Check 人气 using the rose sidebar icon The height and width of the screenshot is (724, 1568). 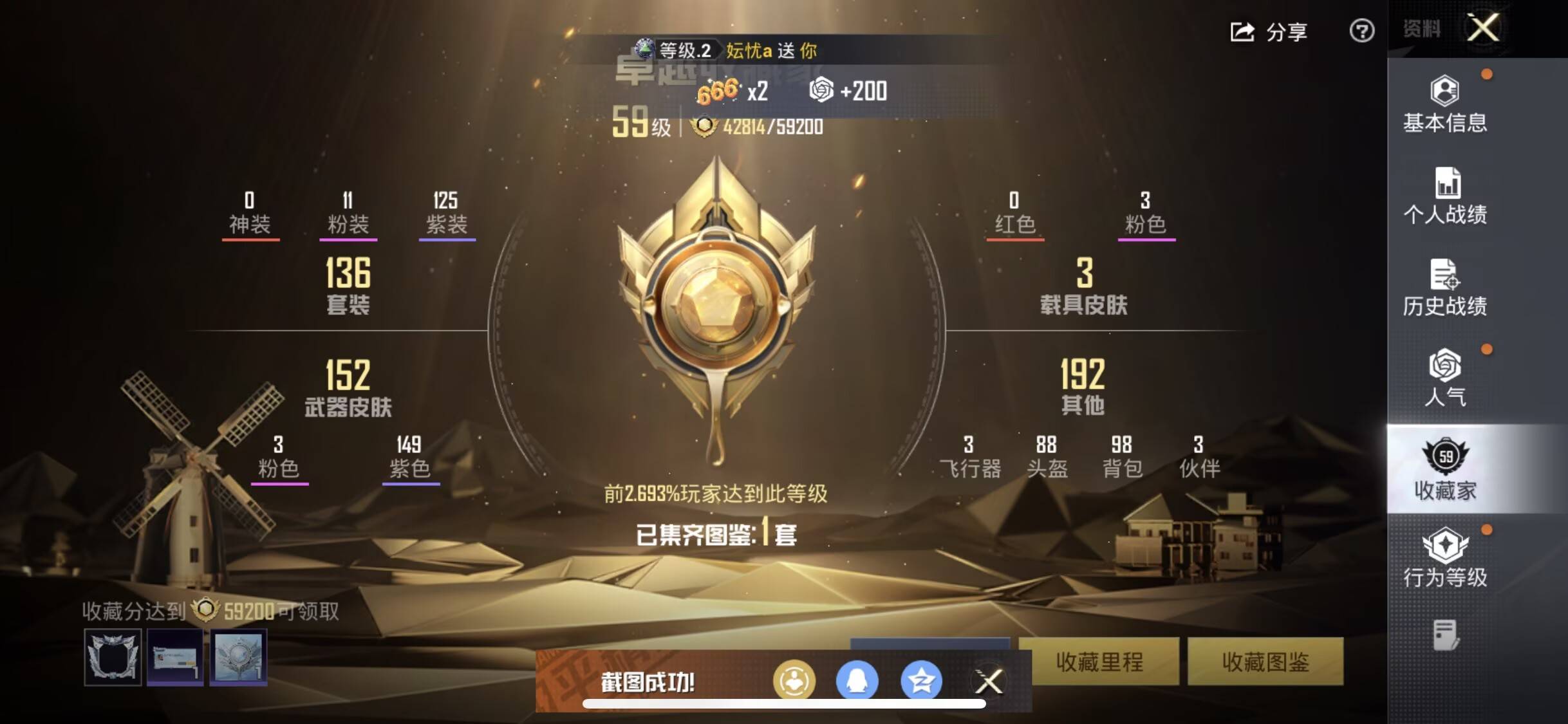[x=1446, y=380]
